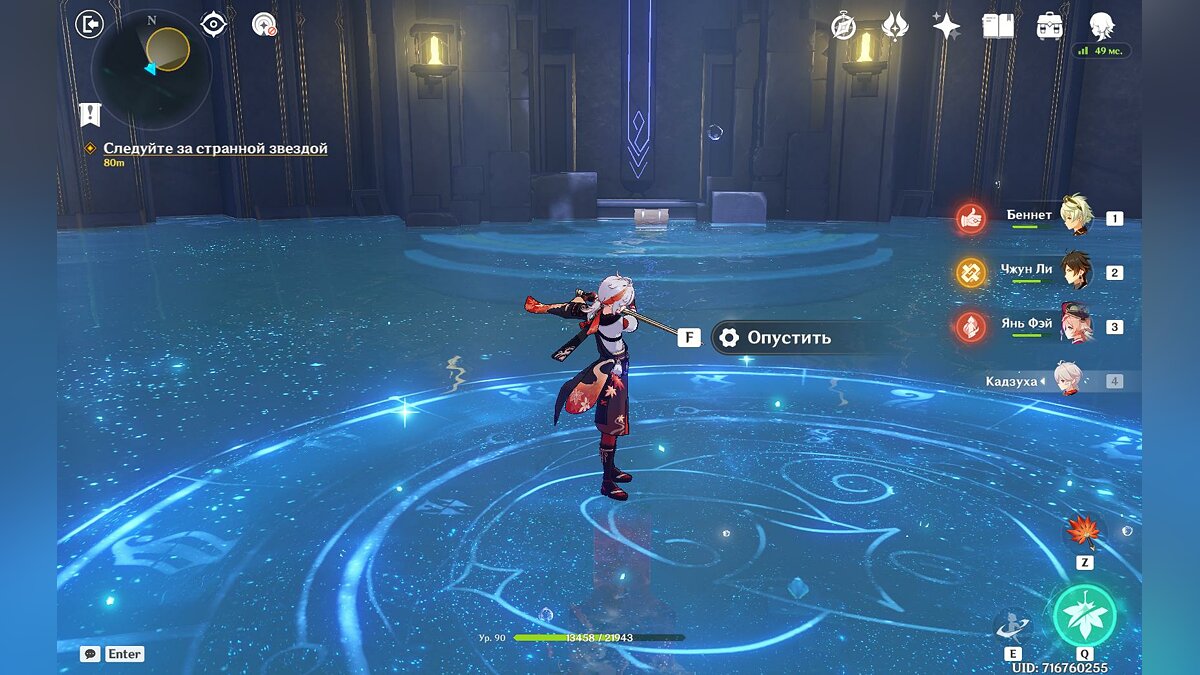Use the elemental skill icon beside the burst

1012,626
